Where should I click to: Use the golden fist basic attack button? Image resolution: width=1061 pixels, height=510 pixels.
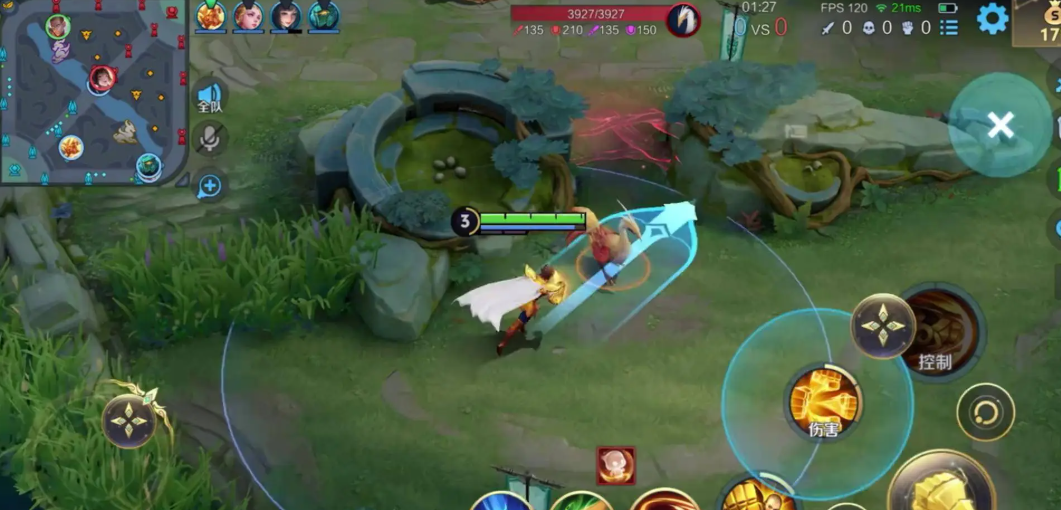point(940,487)
